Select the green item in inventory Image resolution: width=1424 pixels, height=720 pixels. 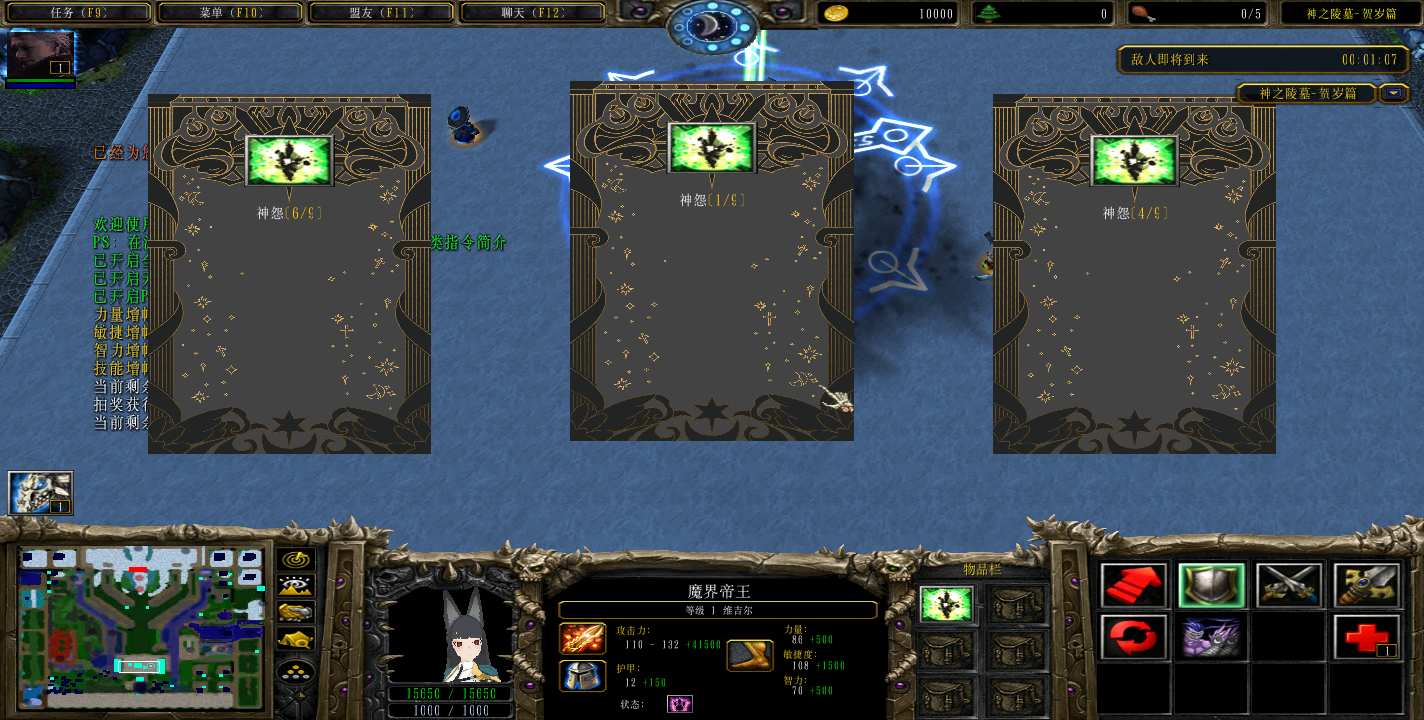point(946,604)
